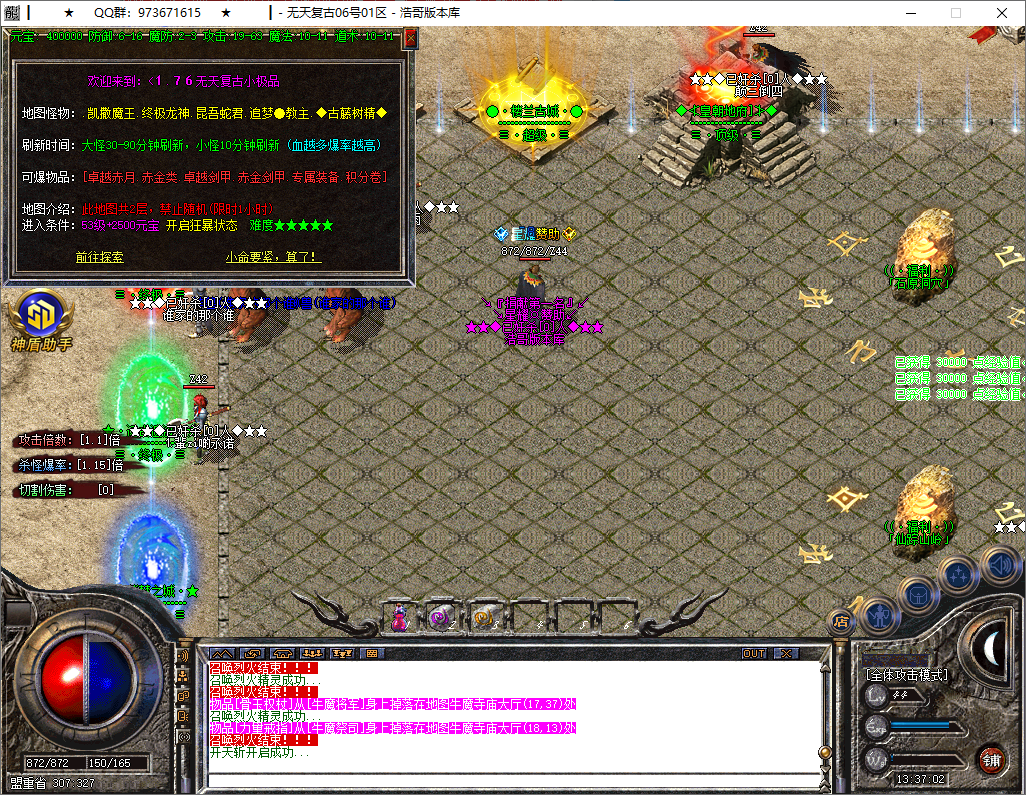Decline with 小命要紧，算了！ option

(x=273, y=257)
